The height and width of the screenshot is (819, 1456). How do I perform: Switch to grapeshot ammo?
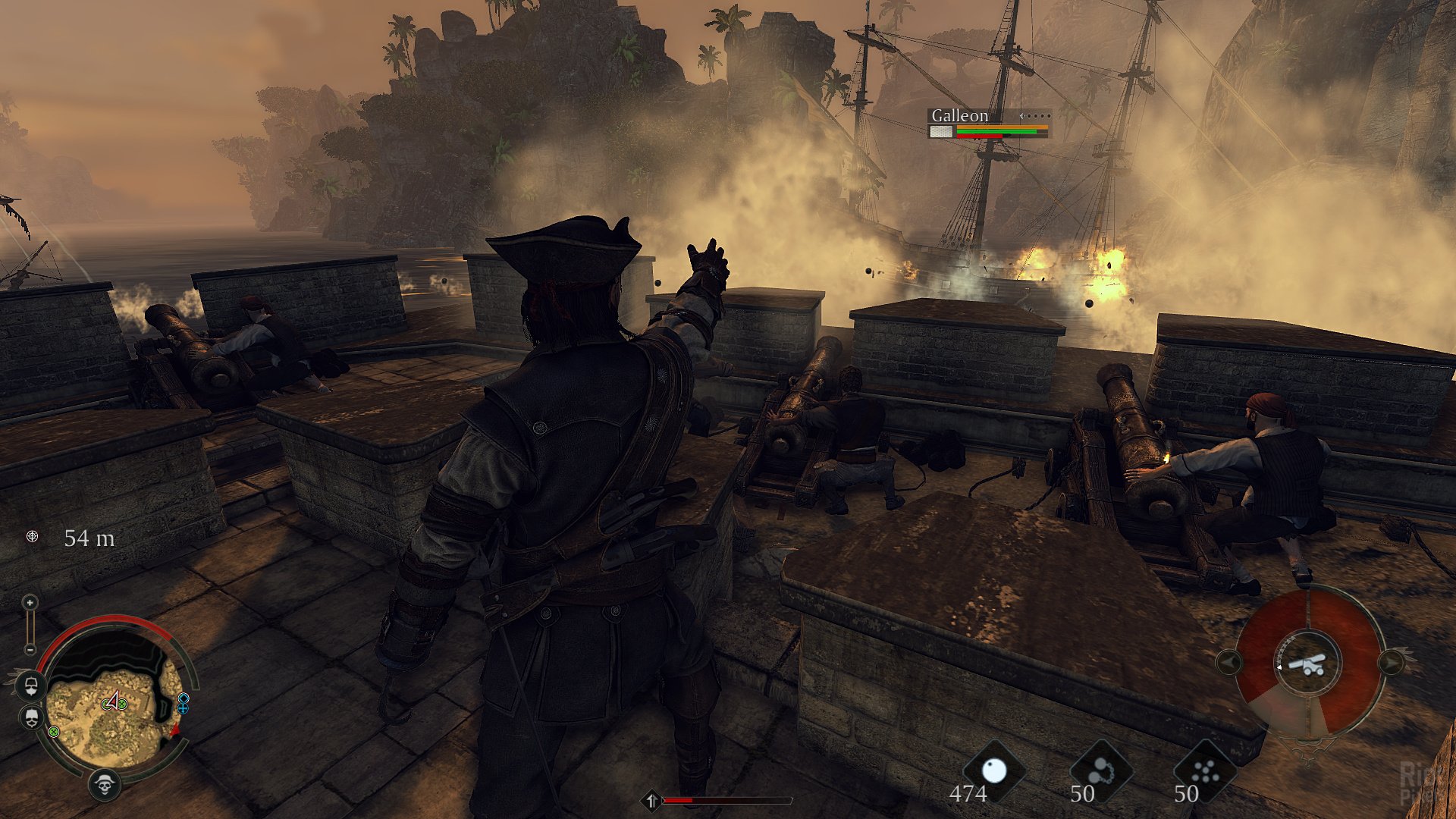[x=1204, y=772]
